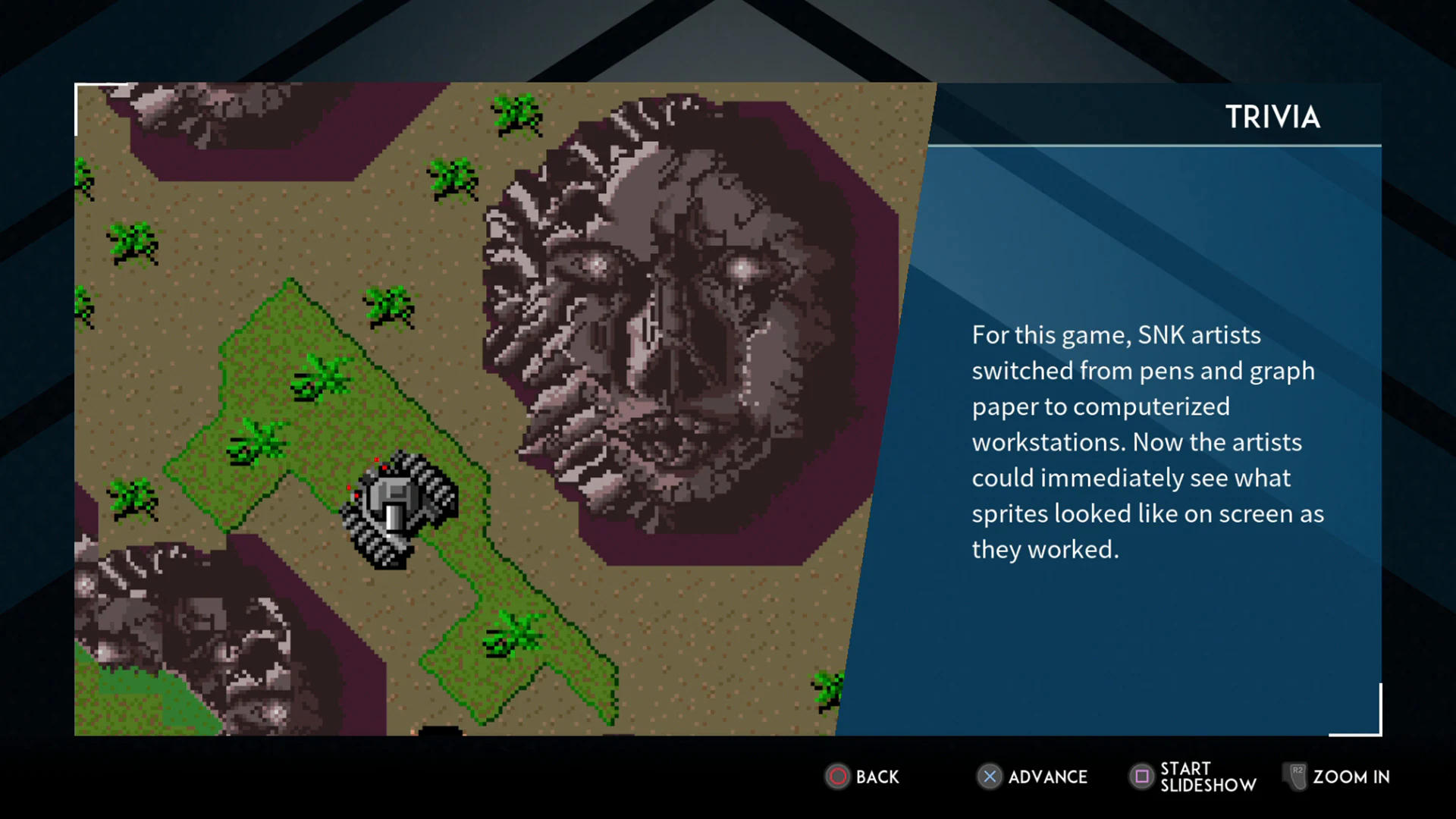The width and height of the screenshot is (1456, 819).
Task: Click the ADVANCE label
Action: point(1049,777)
